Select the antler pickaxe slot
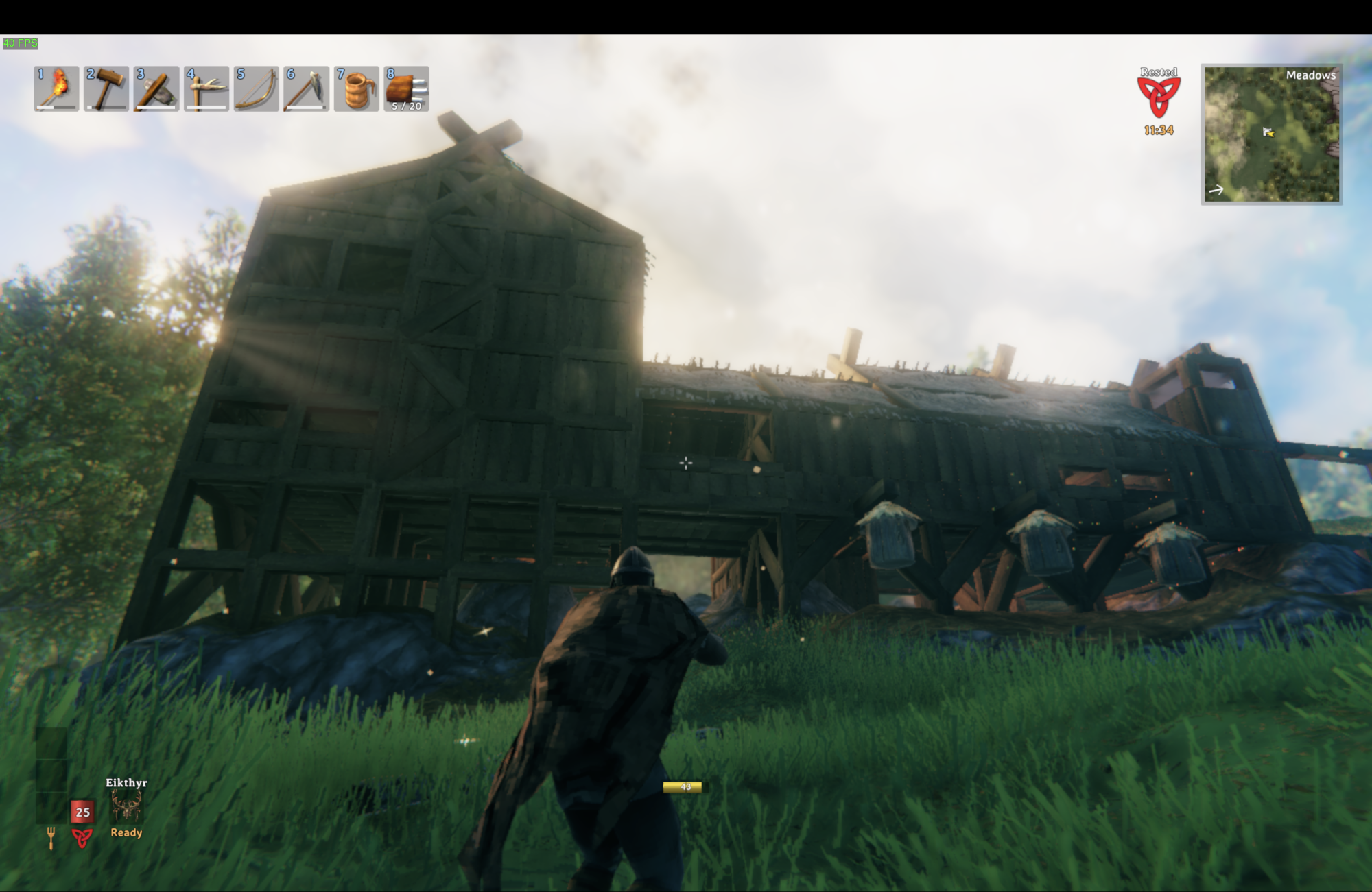Image resolution: width=1372 pixels, height=892 pixels. pos(206,88)
